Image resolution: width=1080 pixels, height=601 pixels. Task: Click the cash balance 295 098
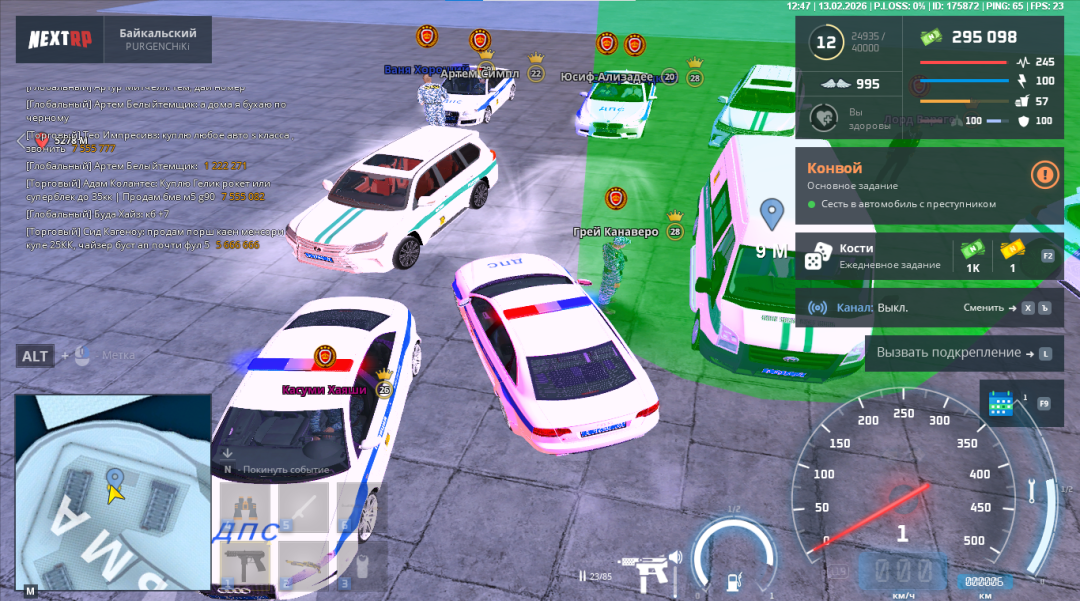coord(983,38)
